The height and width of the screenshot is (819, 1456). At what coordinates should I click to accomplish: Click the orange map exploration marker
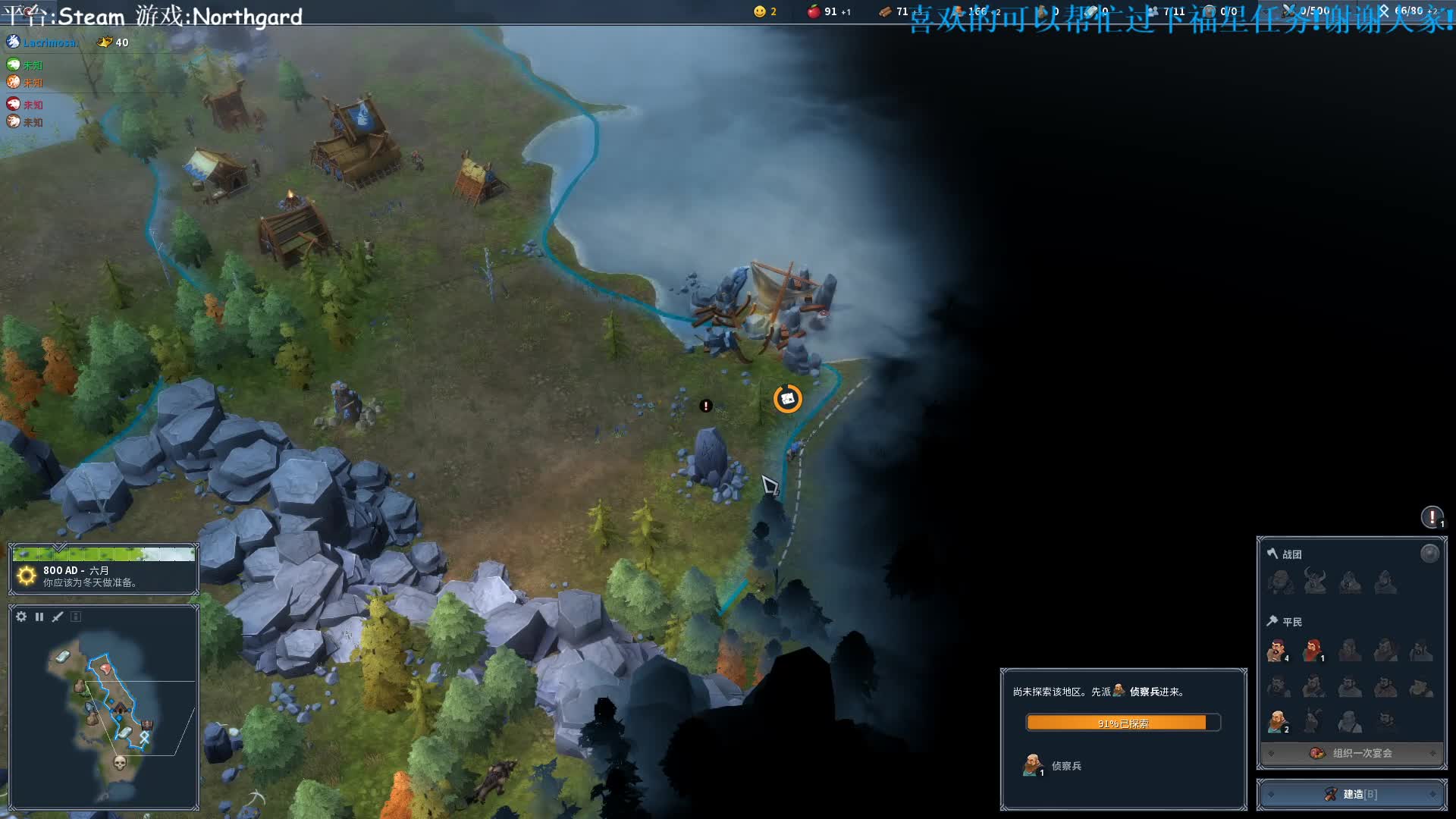tap(787, 398)
